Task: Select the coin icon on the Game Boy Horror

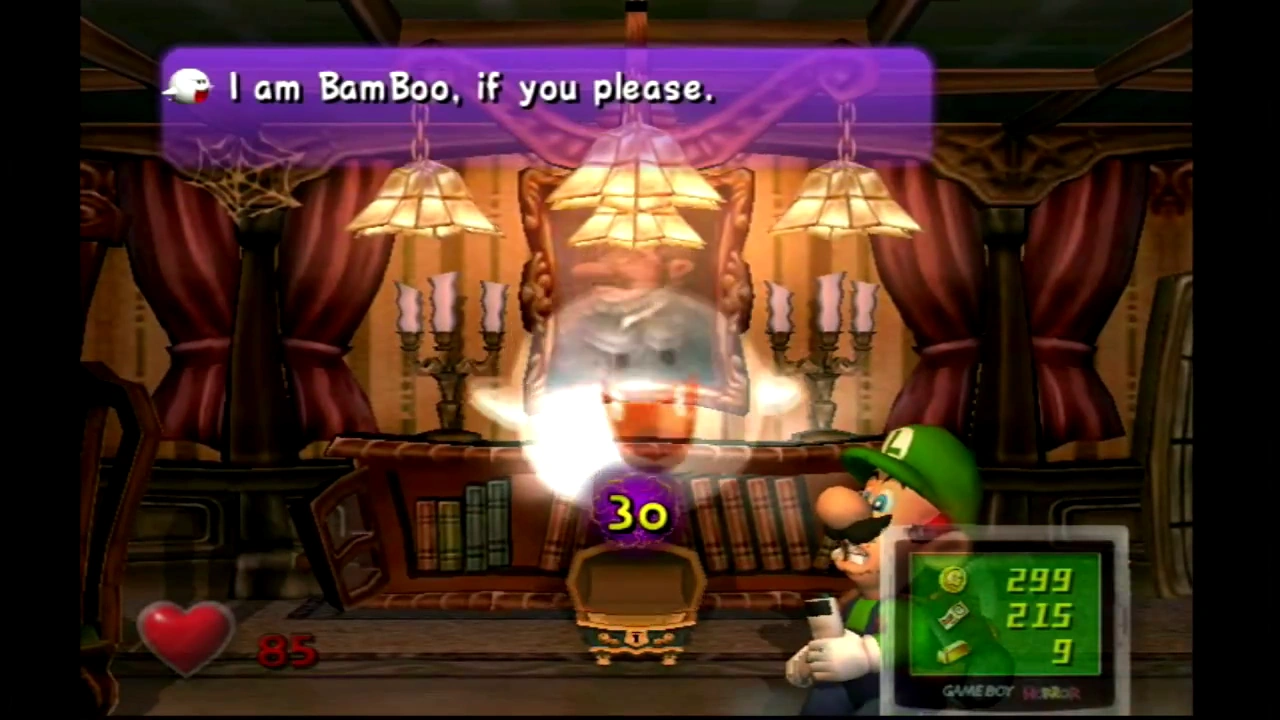Action: 952,580
